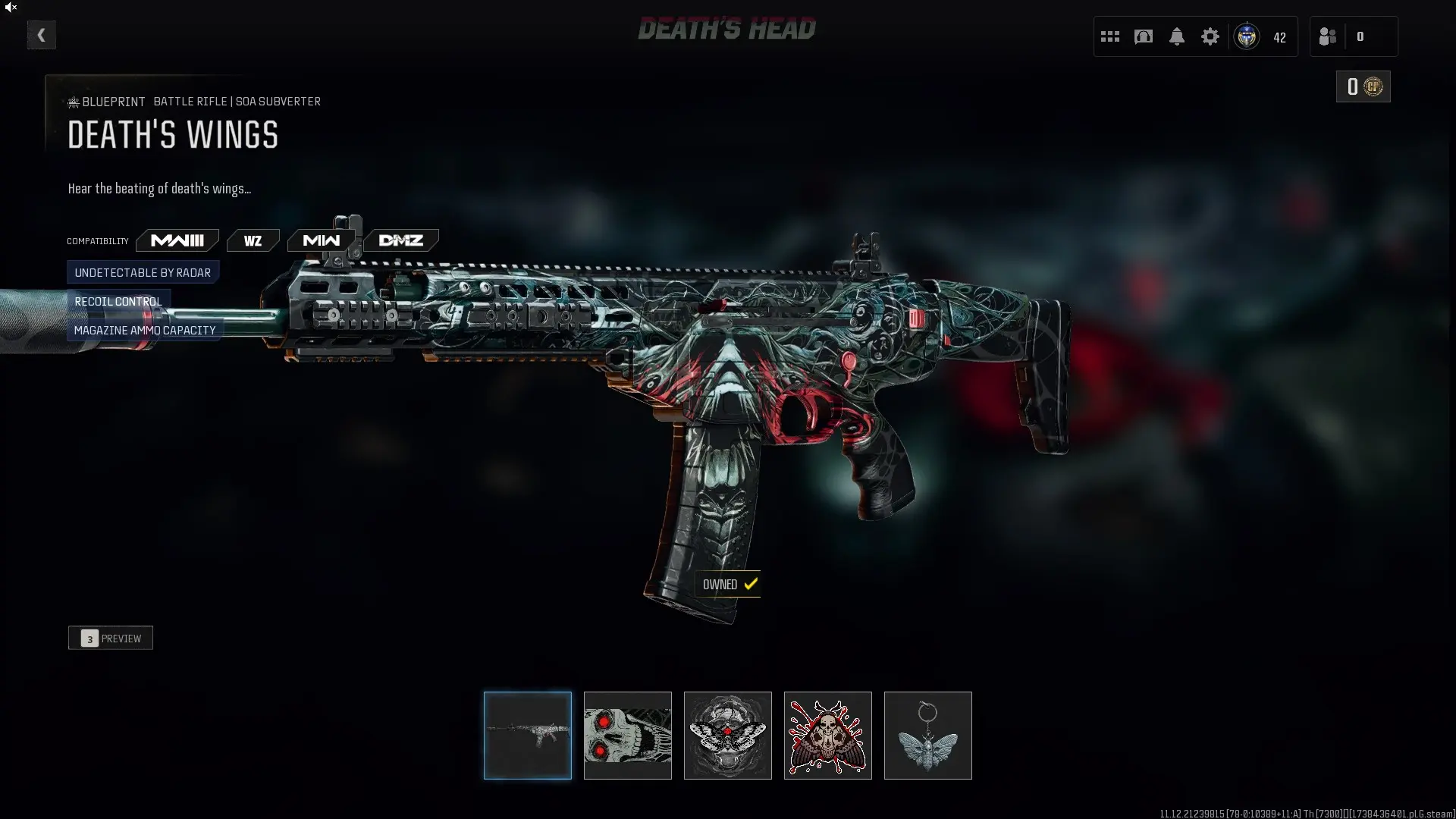Check notifications via the bell icon
This screenshot has height=819, width=1456.
1176,36
